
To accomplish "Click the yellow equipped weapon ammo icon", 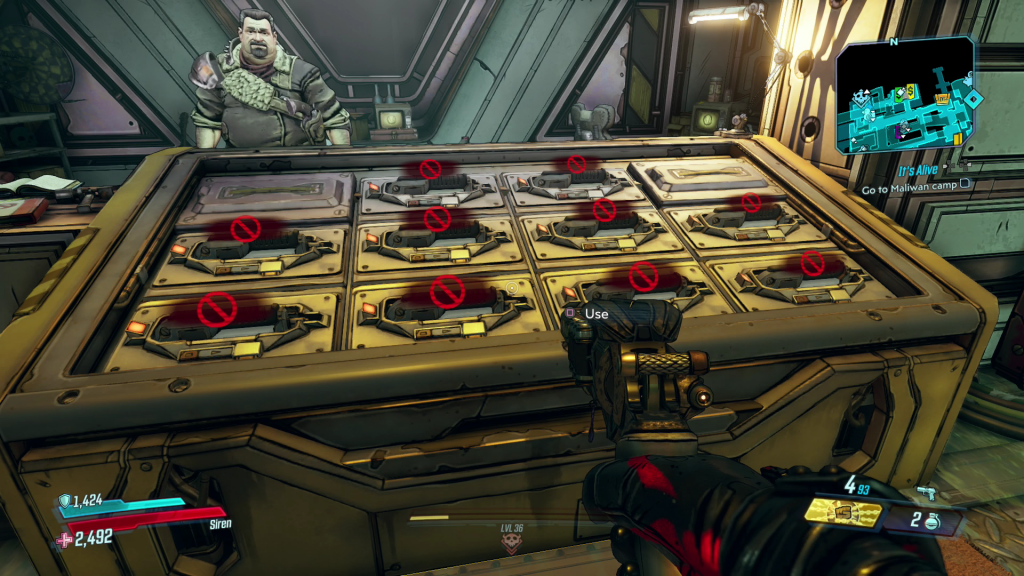I will point(843,513).
